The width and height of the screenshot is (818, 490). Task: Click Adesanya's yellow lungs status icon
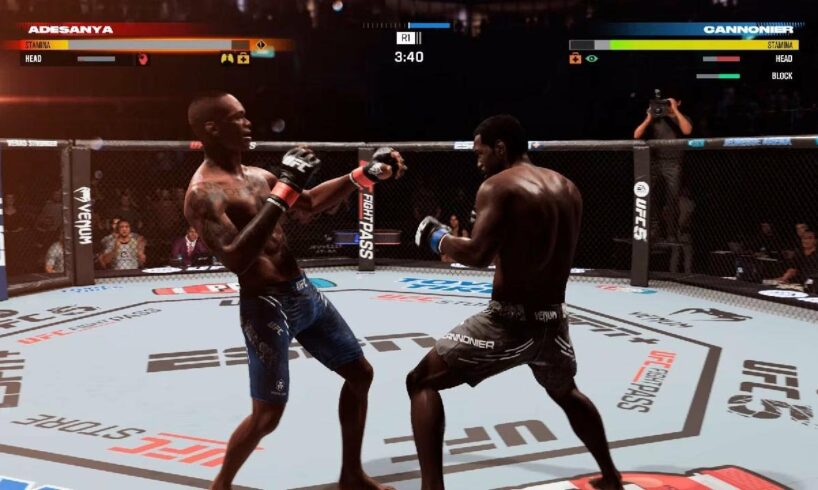pyautogui.click(x=227, y=59)
